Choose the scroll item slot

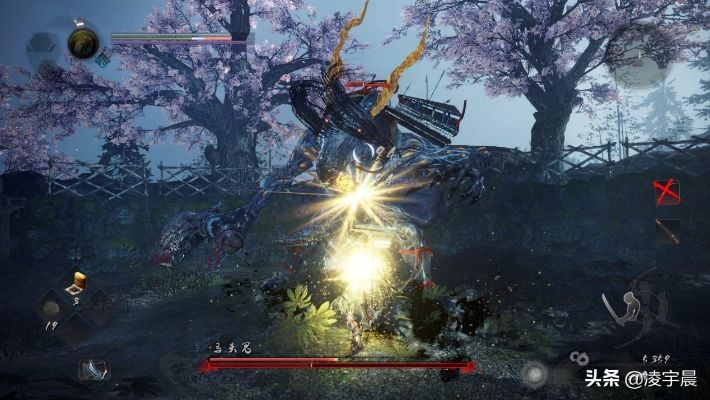tap(94, 368)
